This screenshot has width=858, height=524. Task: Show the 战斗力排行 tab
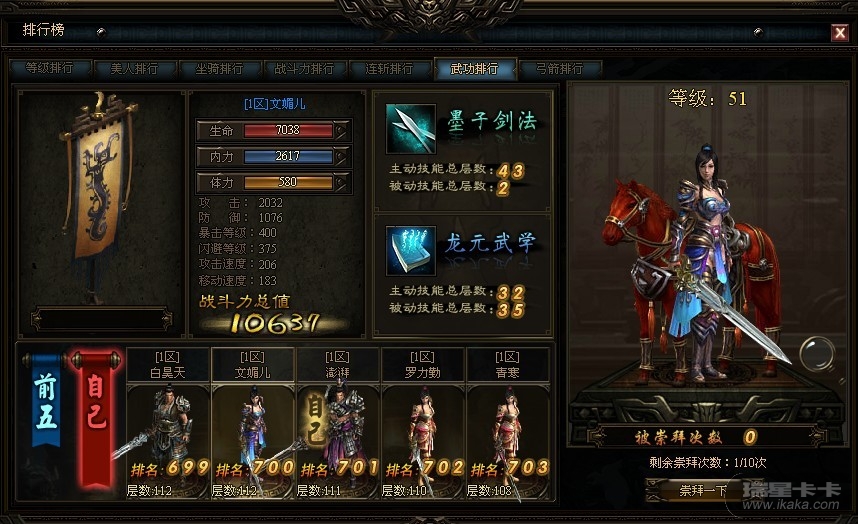click(304, 69)
